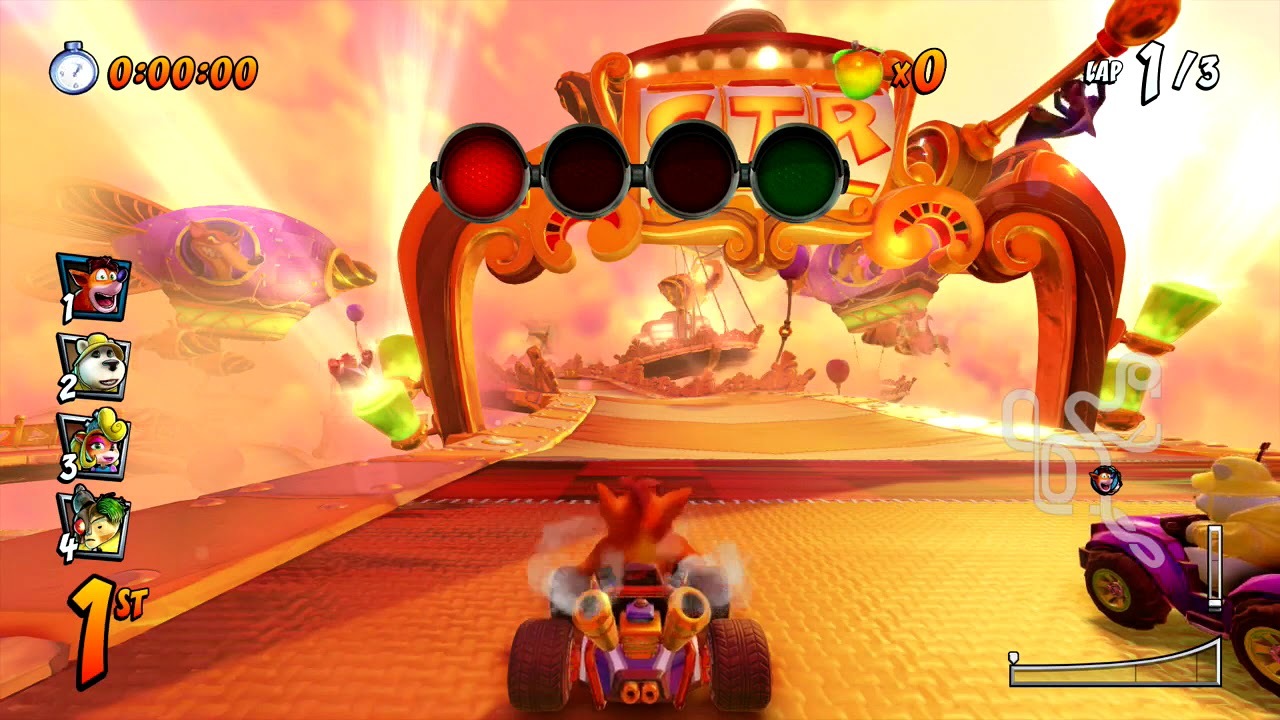
Task: Click the stopwatch race timer icon
Action: tap(73, 69)
